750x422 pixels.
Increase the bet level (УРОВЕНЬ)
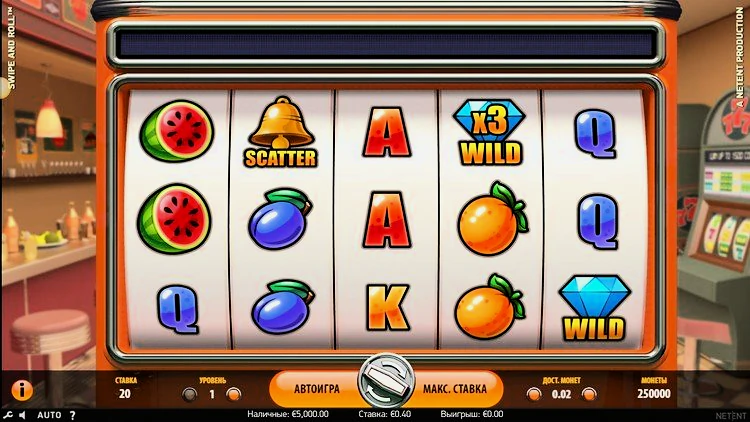coord(233,394)
